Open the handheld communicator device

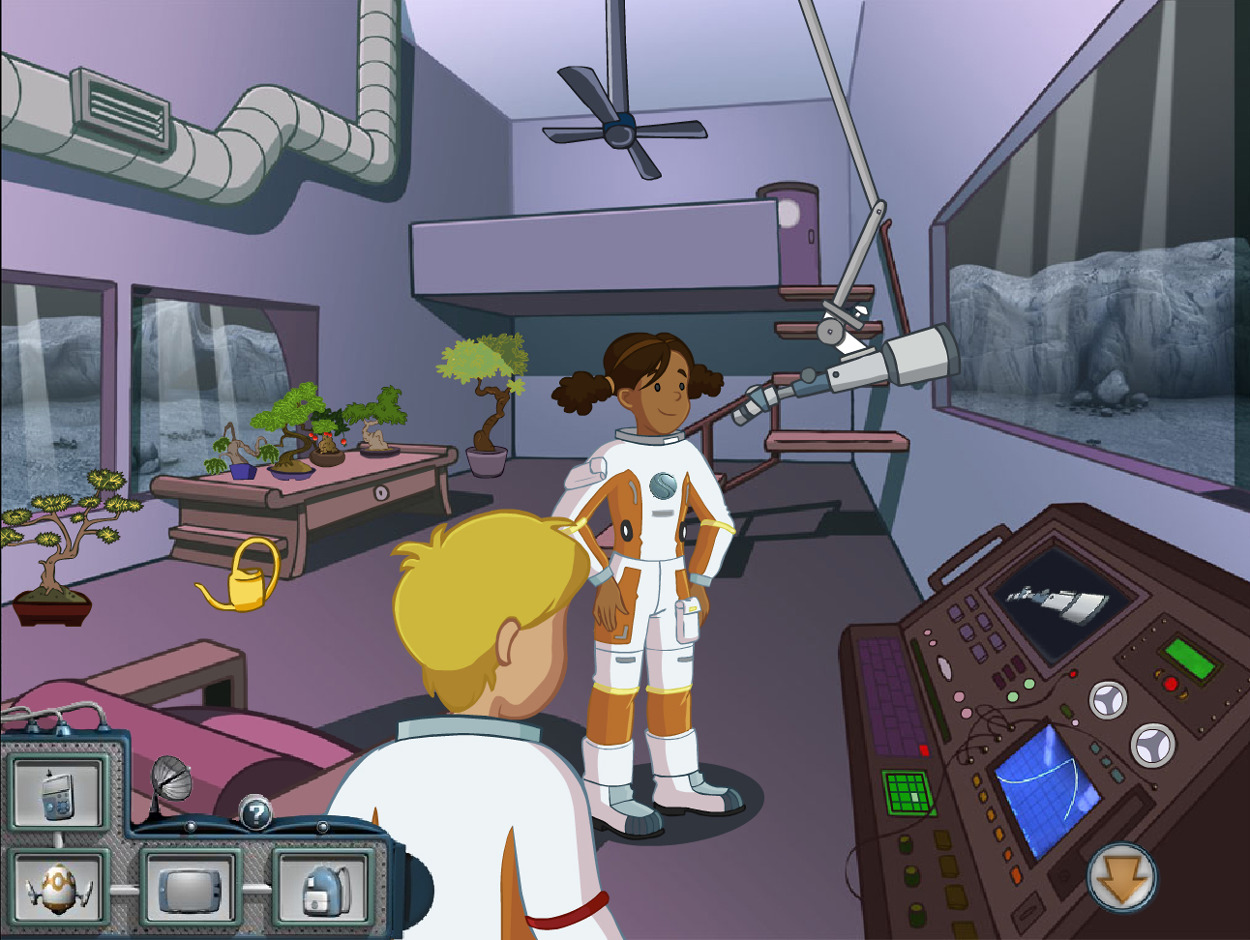click(x=57, y=793)
